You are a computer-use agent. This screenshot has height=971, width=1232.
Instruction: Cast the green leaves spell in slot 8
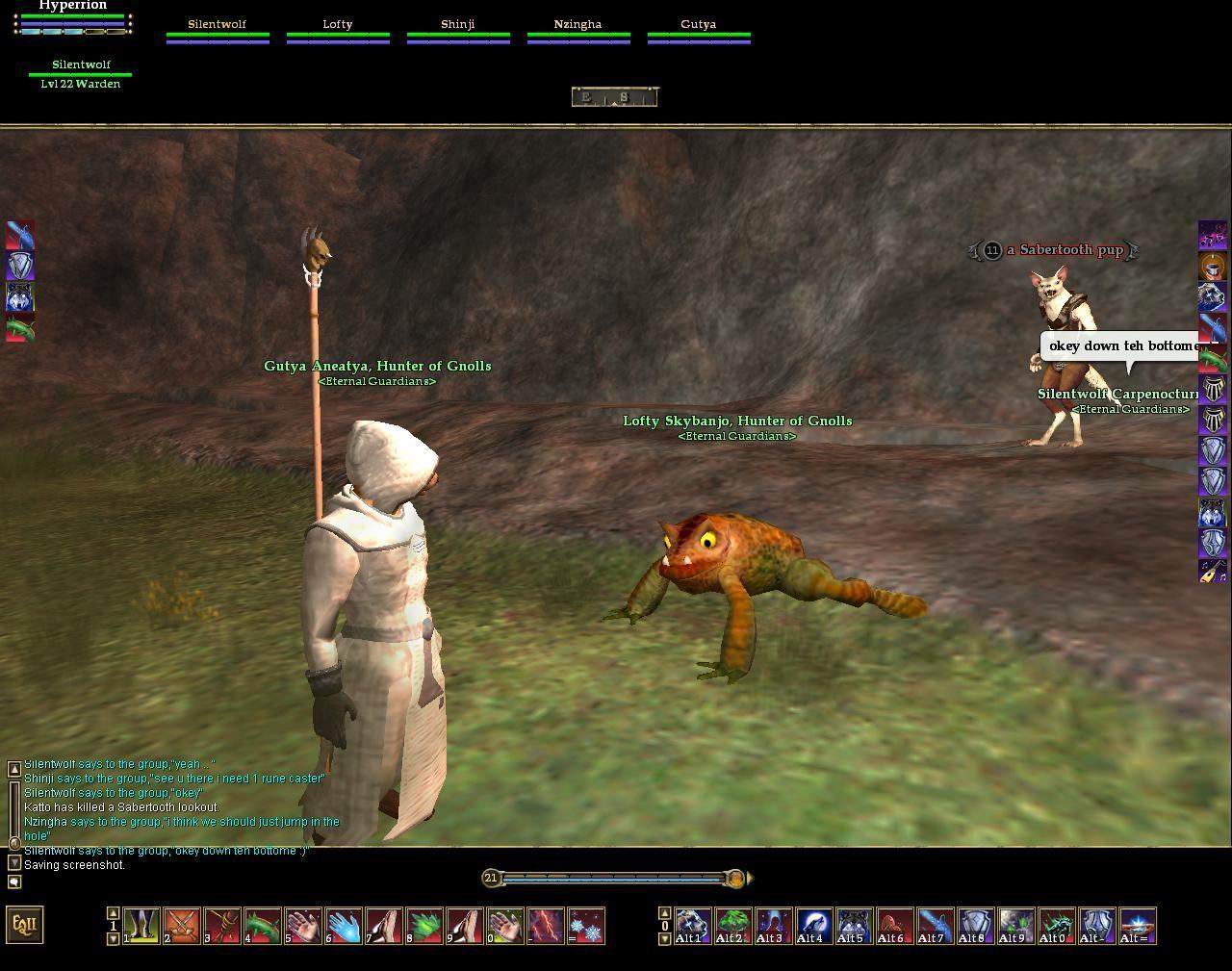click(x=423, y=926)
